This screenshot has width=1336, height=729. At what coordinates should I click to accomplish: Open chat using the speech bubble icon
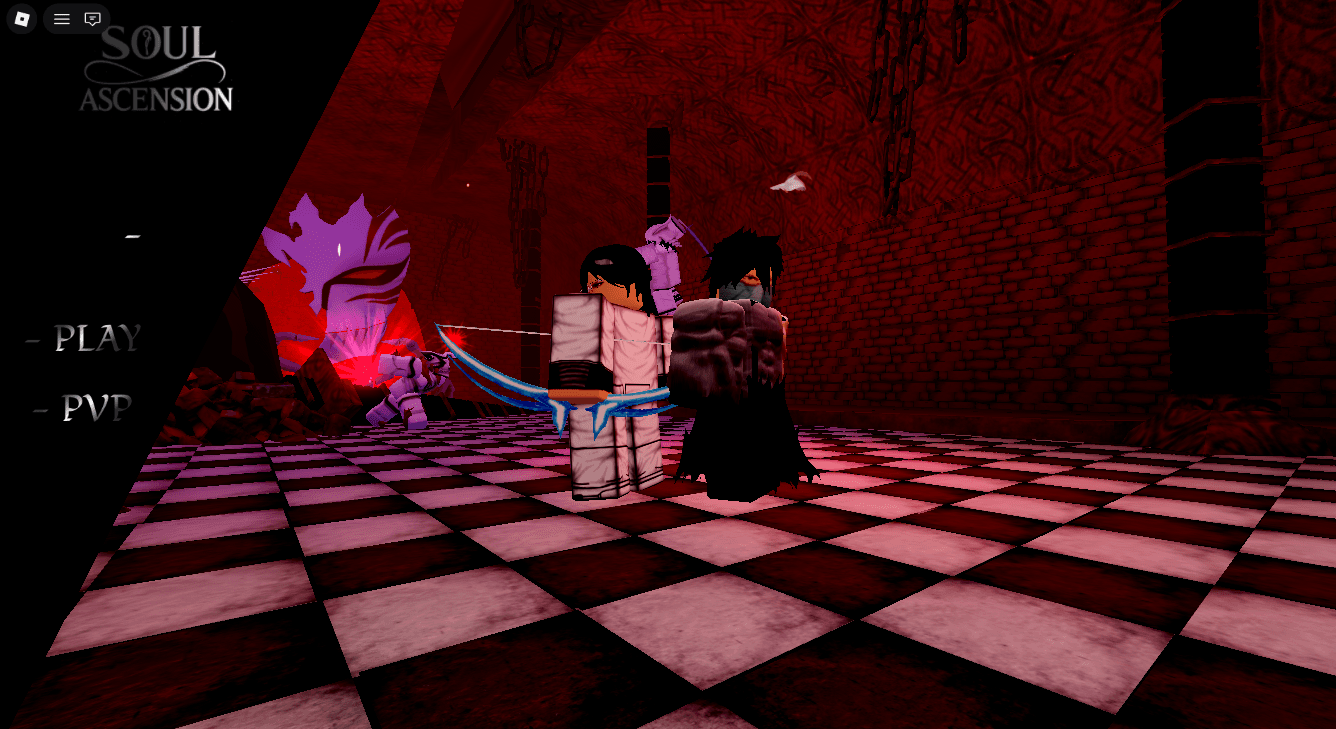click(x=93, y=18)
